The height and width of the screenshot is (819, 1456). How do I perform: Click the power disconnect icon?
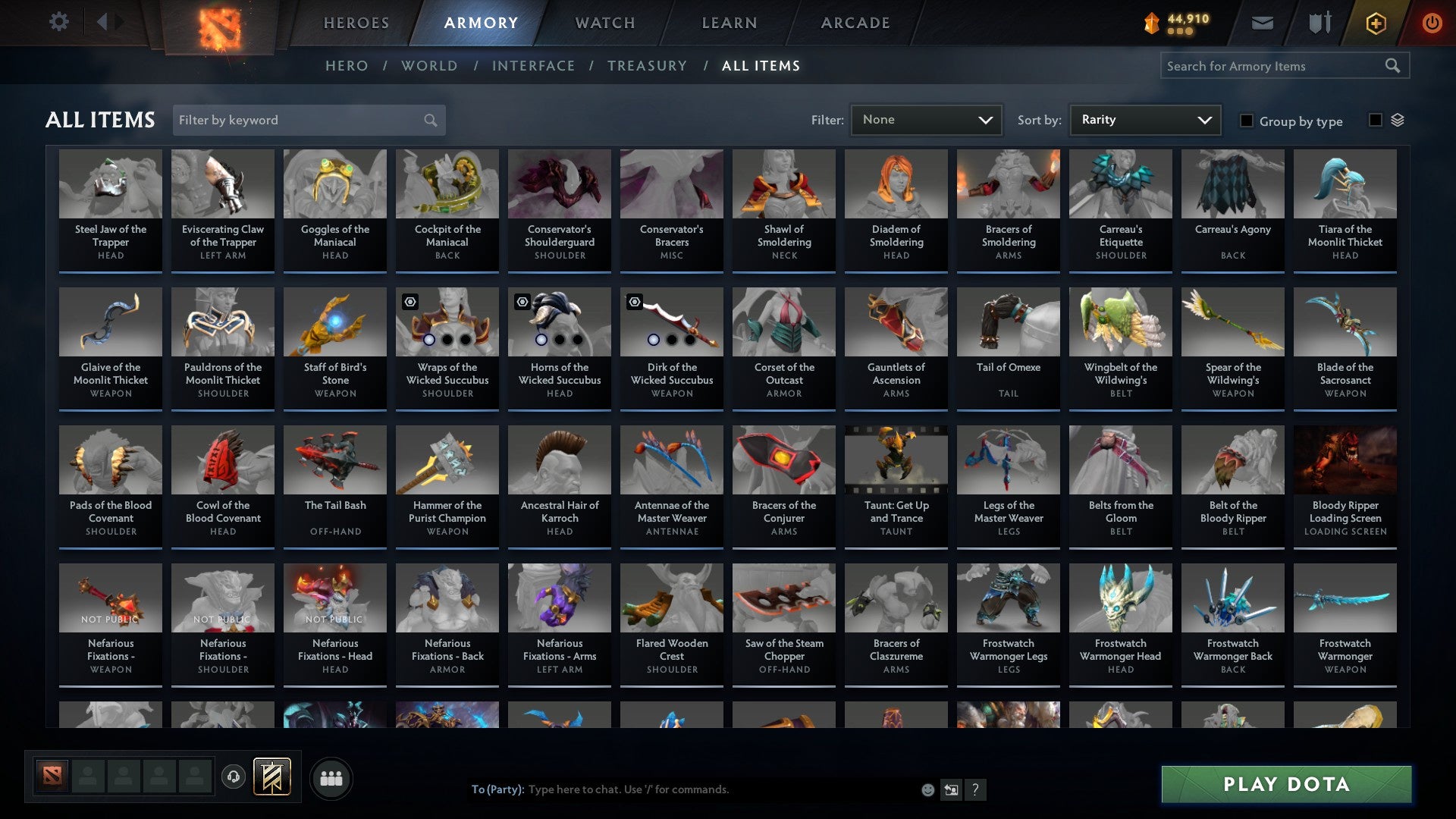tap(1432, 23)
